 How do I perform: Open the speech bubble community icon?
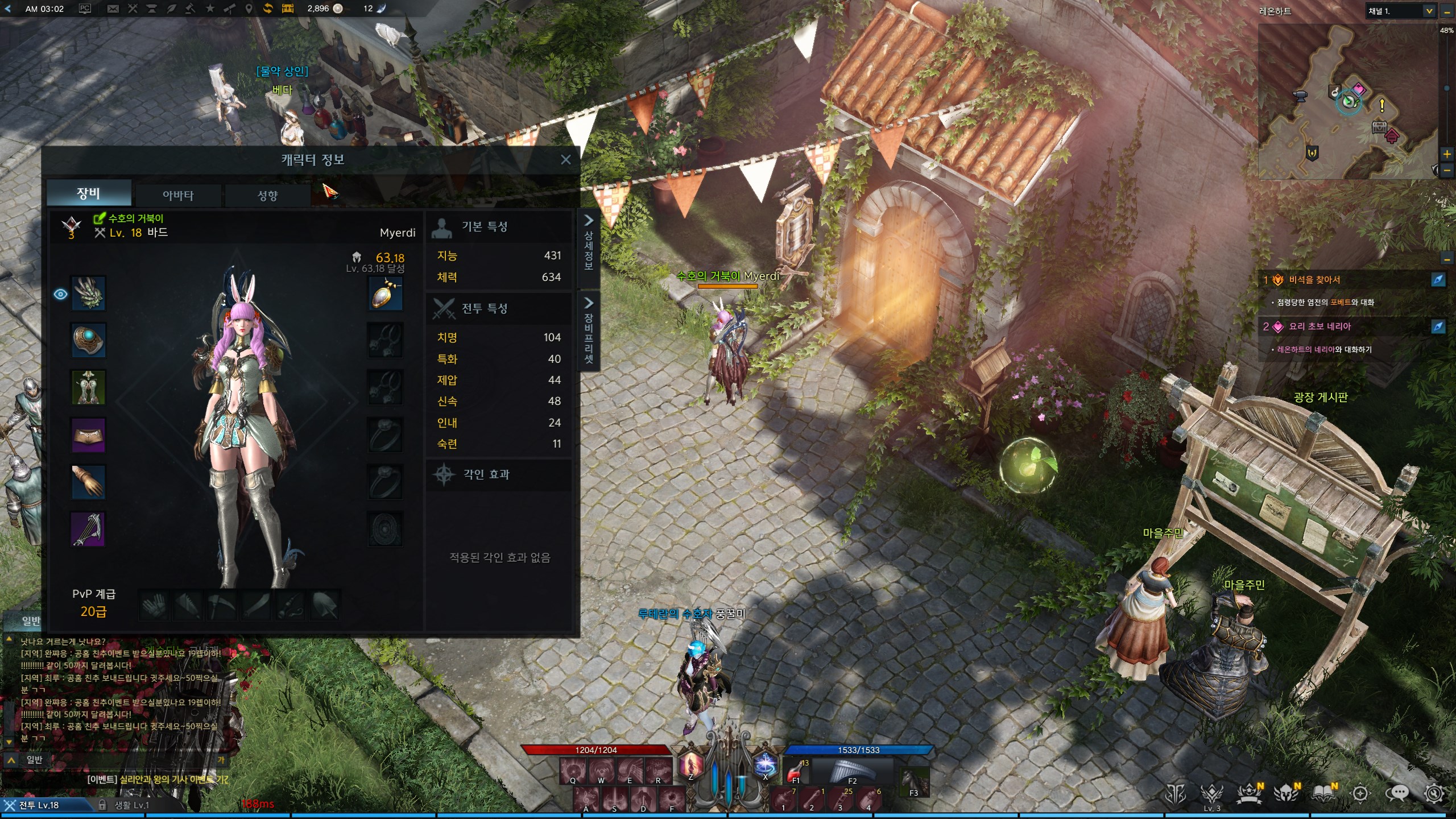click(1397, 793)
